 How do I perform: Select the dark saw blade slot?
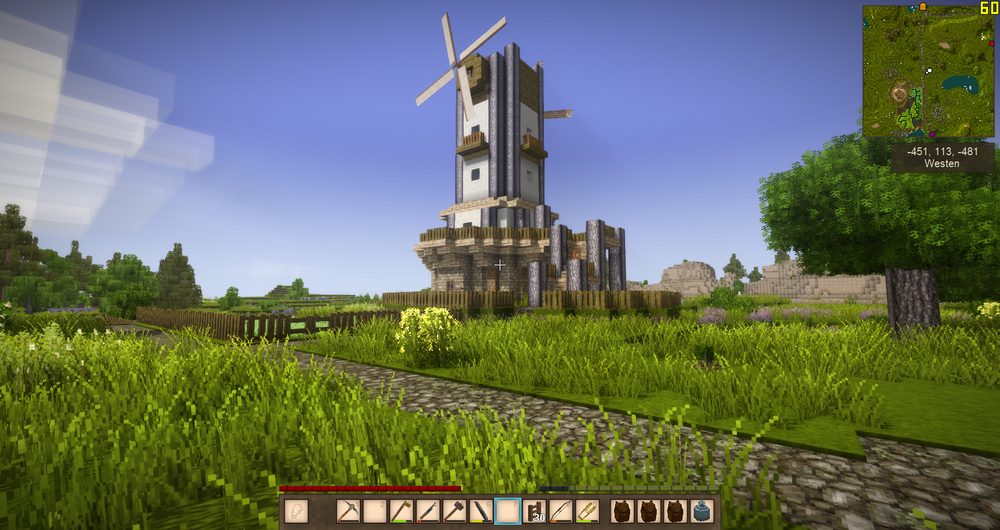click(x=482, y=512)
